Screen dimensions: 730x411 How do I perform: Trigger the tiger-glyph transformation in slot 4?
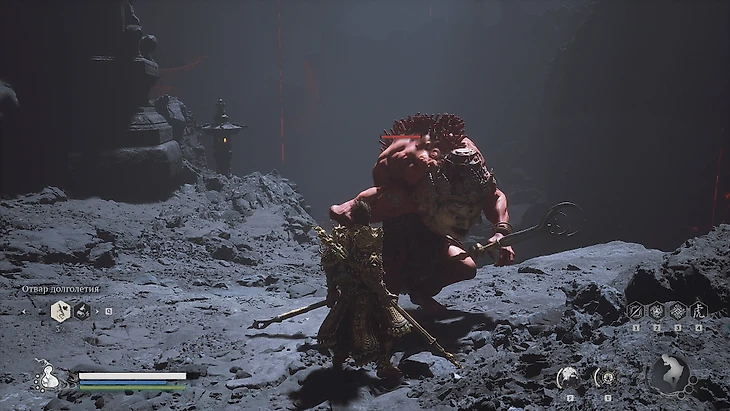click(698, 311)
